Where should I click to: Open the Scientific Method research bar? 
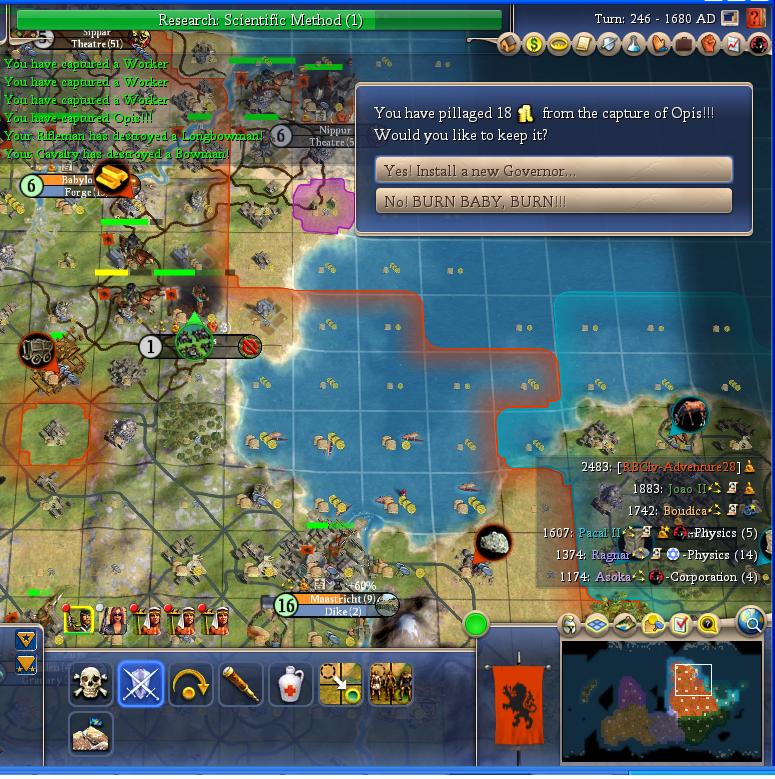pyautogui.click(x=260, y=20)
